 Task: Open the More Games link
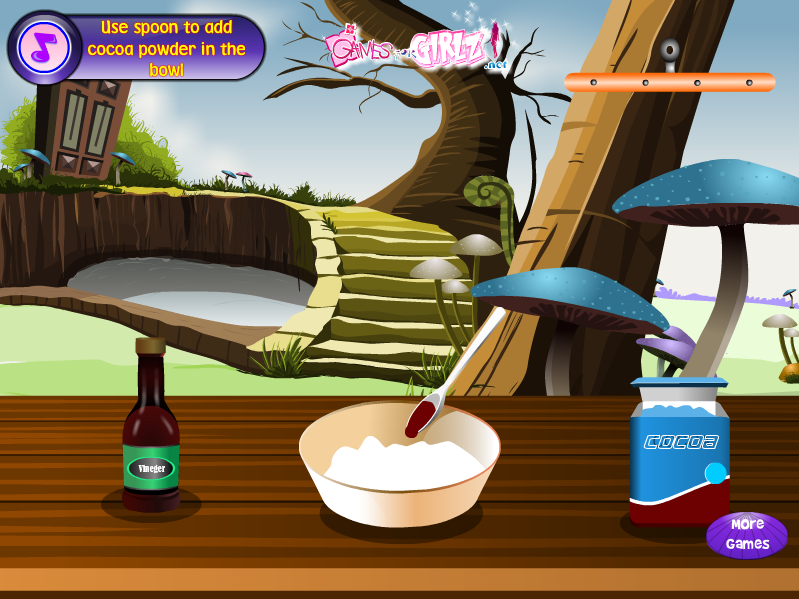[747, 535]
